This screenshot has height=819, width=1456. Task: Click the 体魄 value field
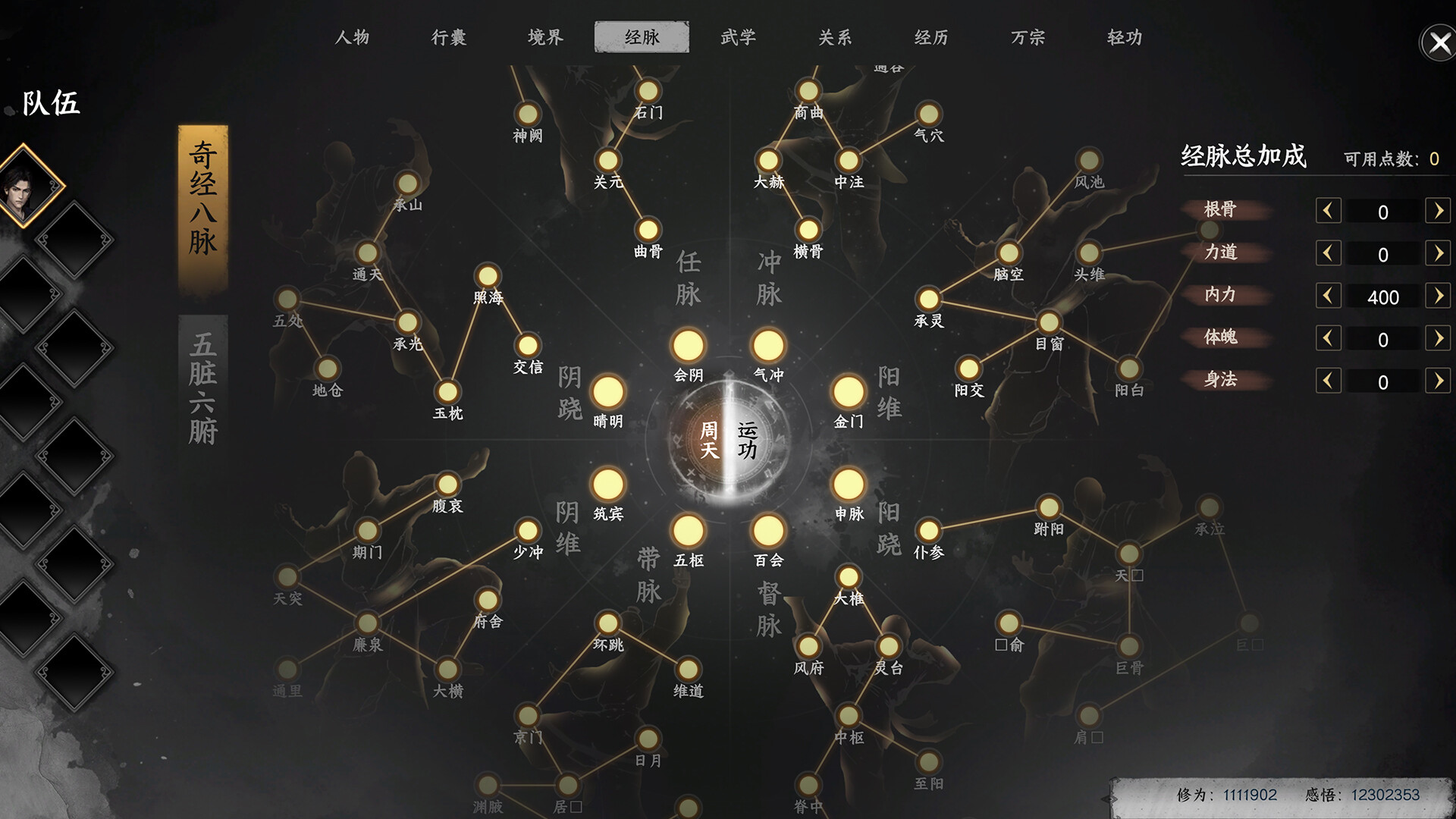point(1382,338)
